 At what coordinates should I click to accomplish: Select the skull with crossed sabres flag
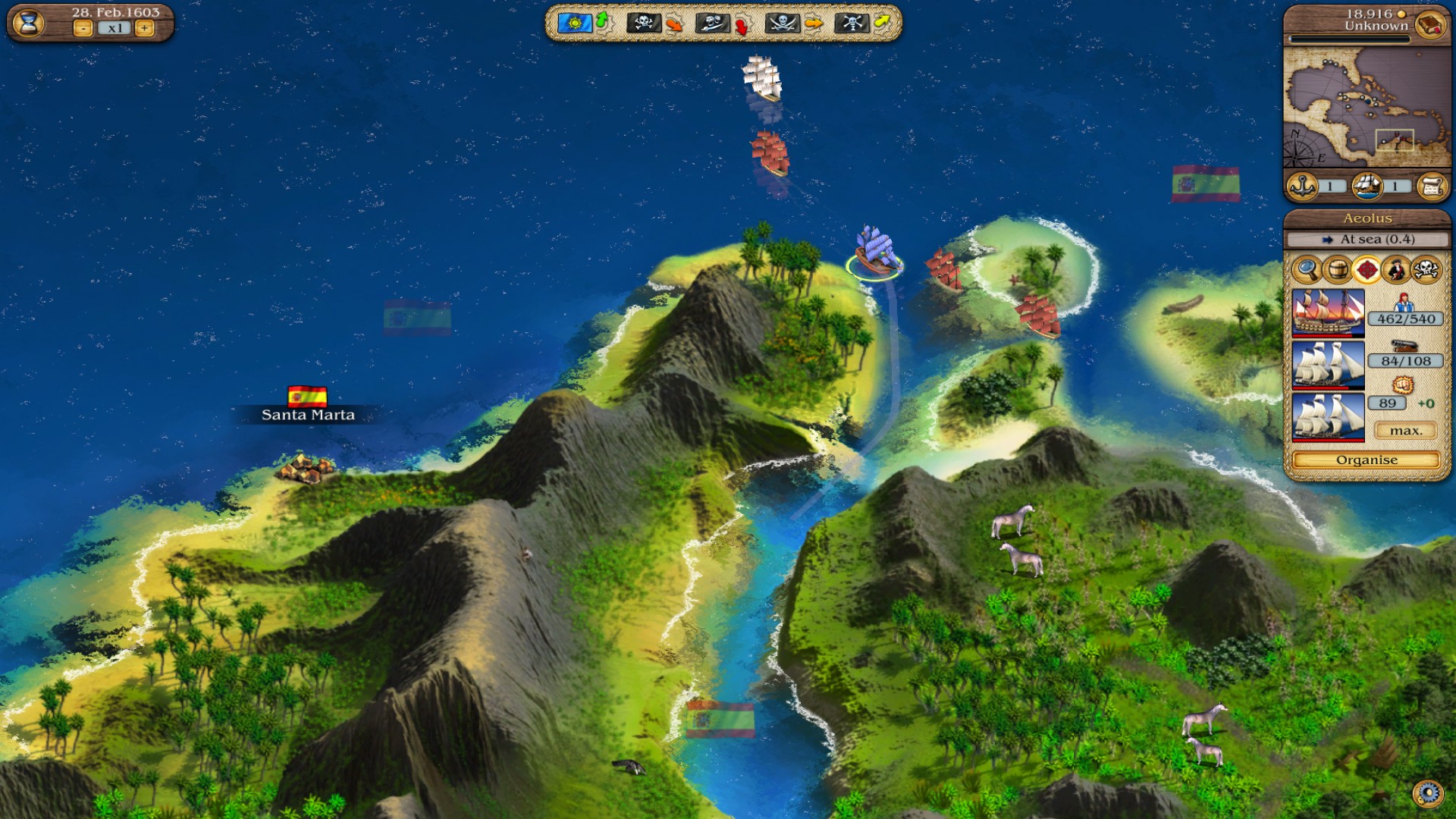click(781, 23)
